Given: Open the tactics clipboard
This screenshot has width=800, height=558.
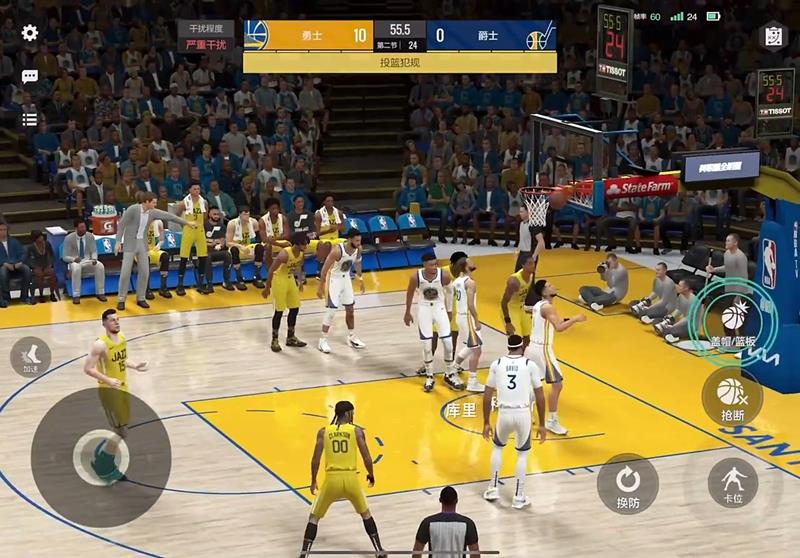Looking at the screenshot, I should pyautogui.click(x=773, y=35).
